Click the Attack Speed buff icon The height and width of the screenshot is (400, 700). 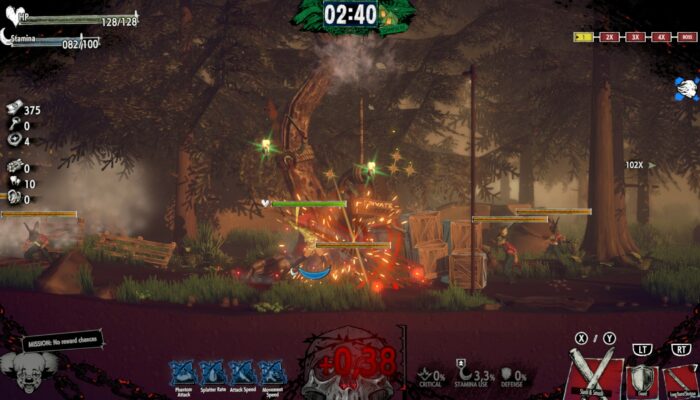[x=242, y=373]
